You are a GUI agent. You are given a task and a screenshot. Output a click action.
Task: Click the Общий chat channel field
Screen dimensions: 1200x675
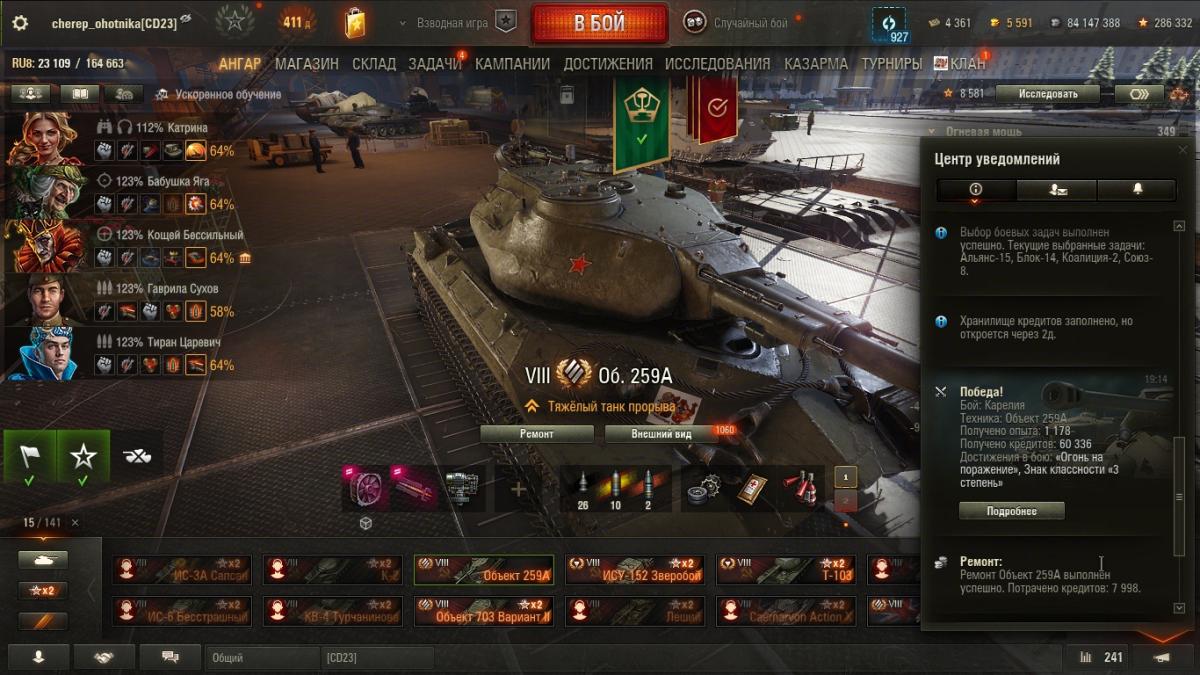point(260,658)
